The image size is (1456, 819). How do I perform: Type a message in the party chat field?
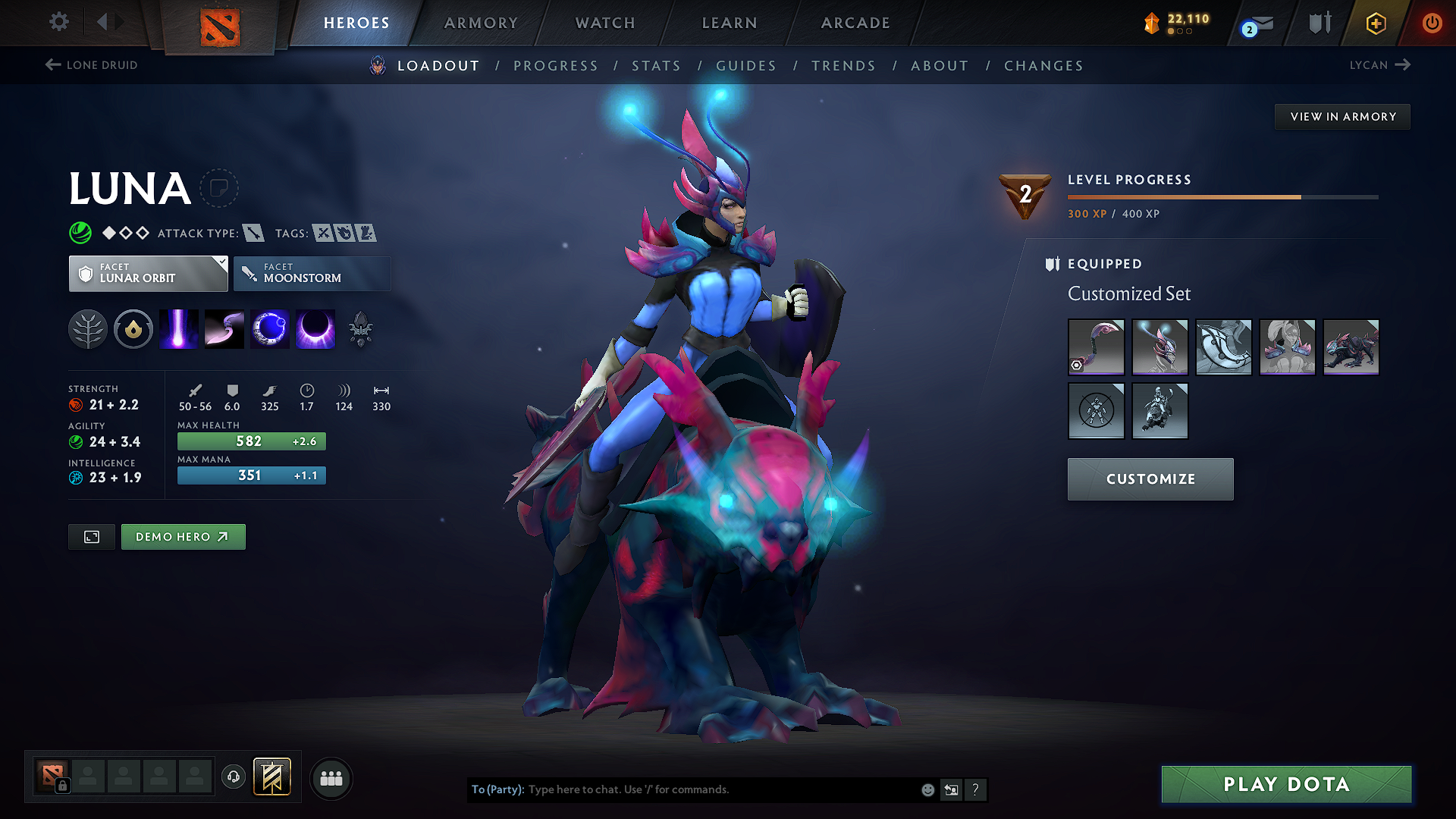click(x=682, y=789)
